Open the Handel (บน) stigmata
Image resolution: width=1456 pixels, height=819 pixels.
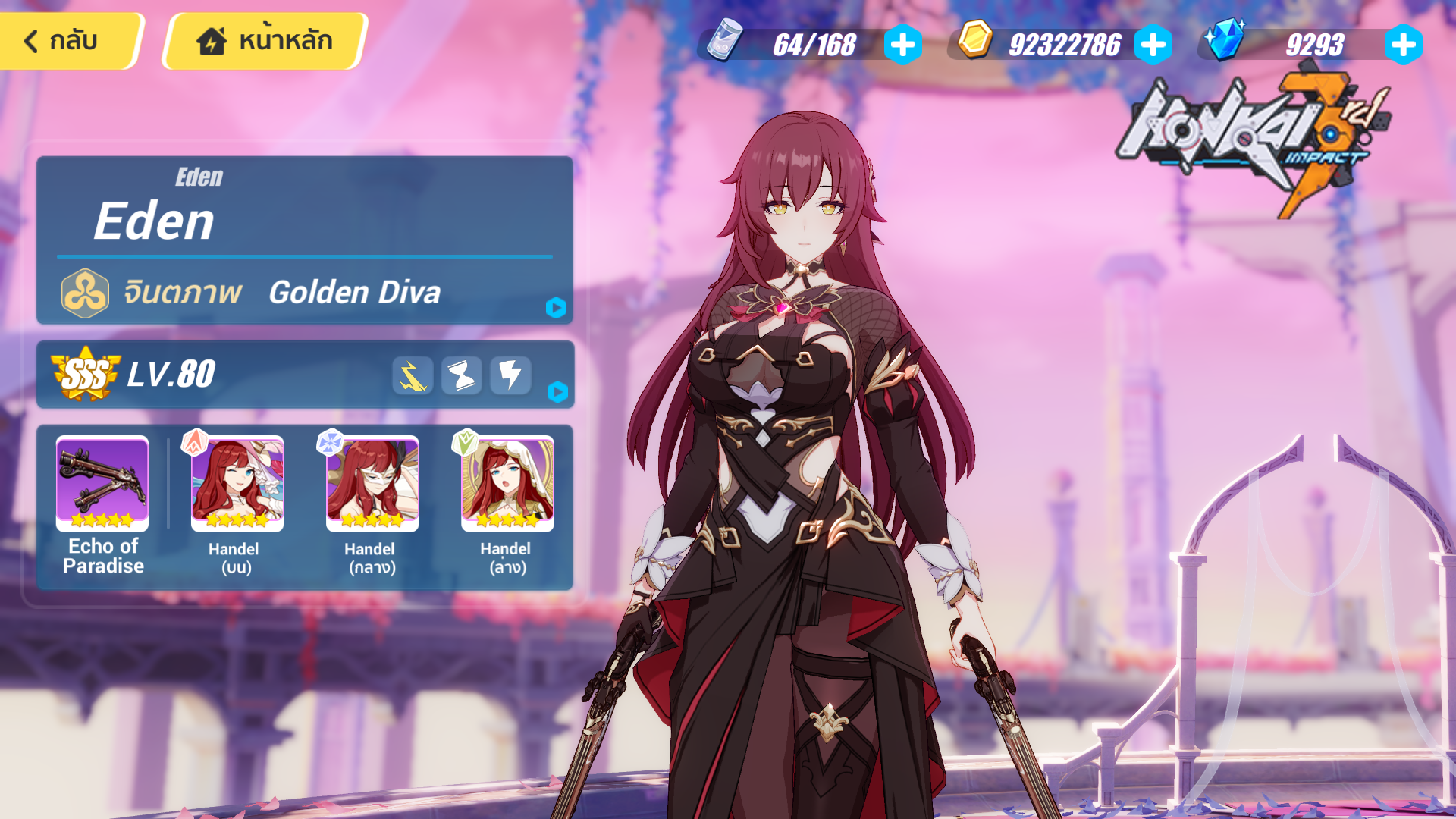[236, 483]
